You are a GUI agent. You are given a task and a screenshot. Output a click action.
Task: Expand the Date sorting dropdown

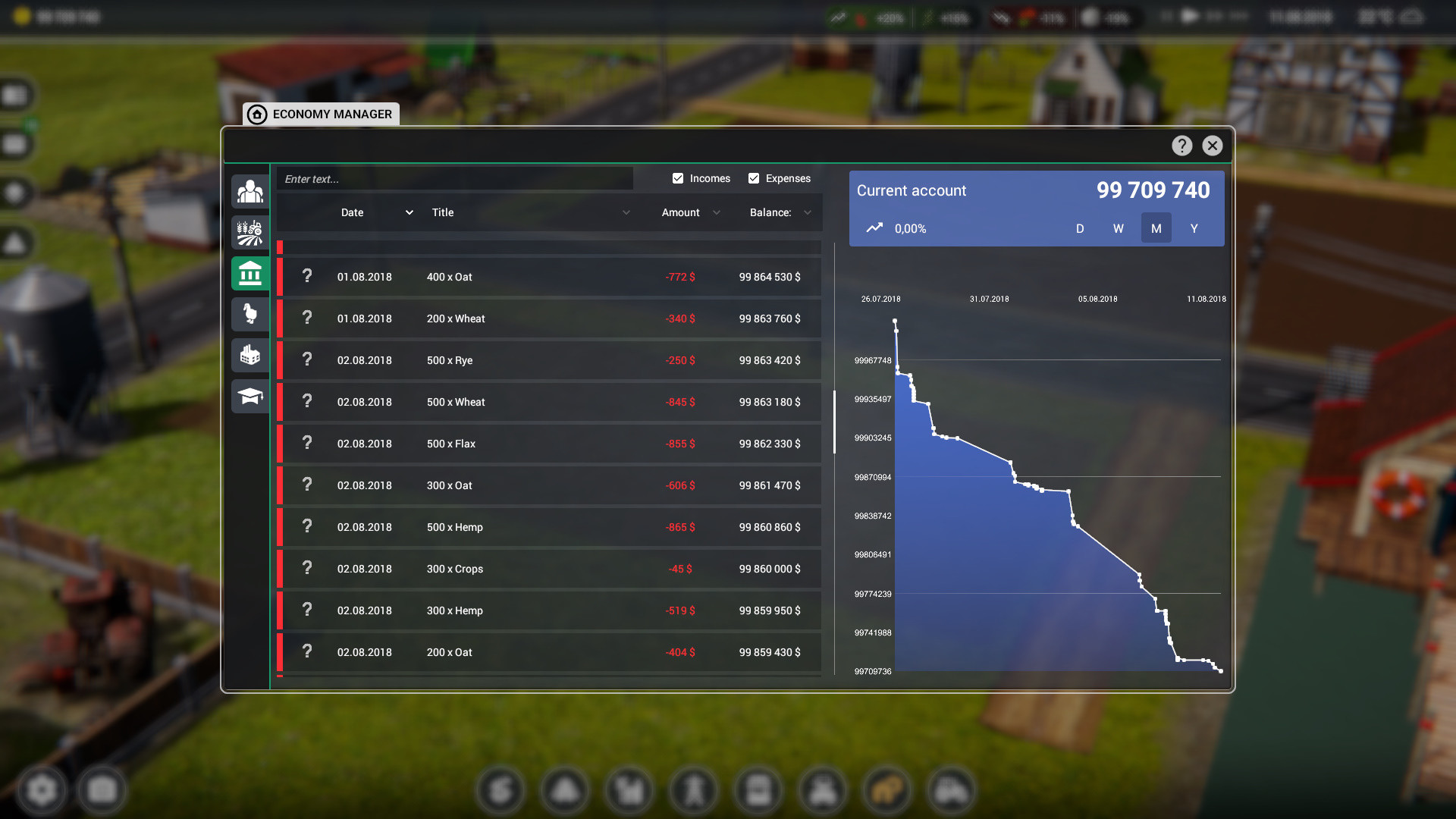click(409, 212)
